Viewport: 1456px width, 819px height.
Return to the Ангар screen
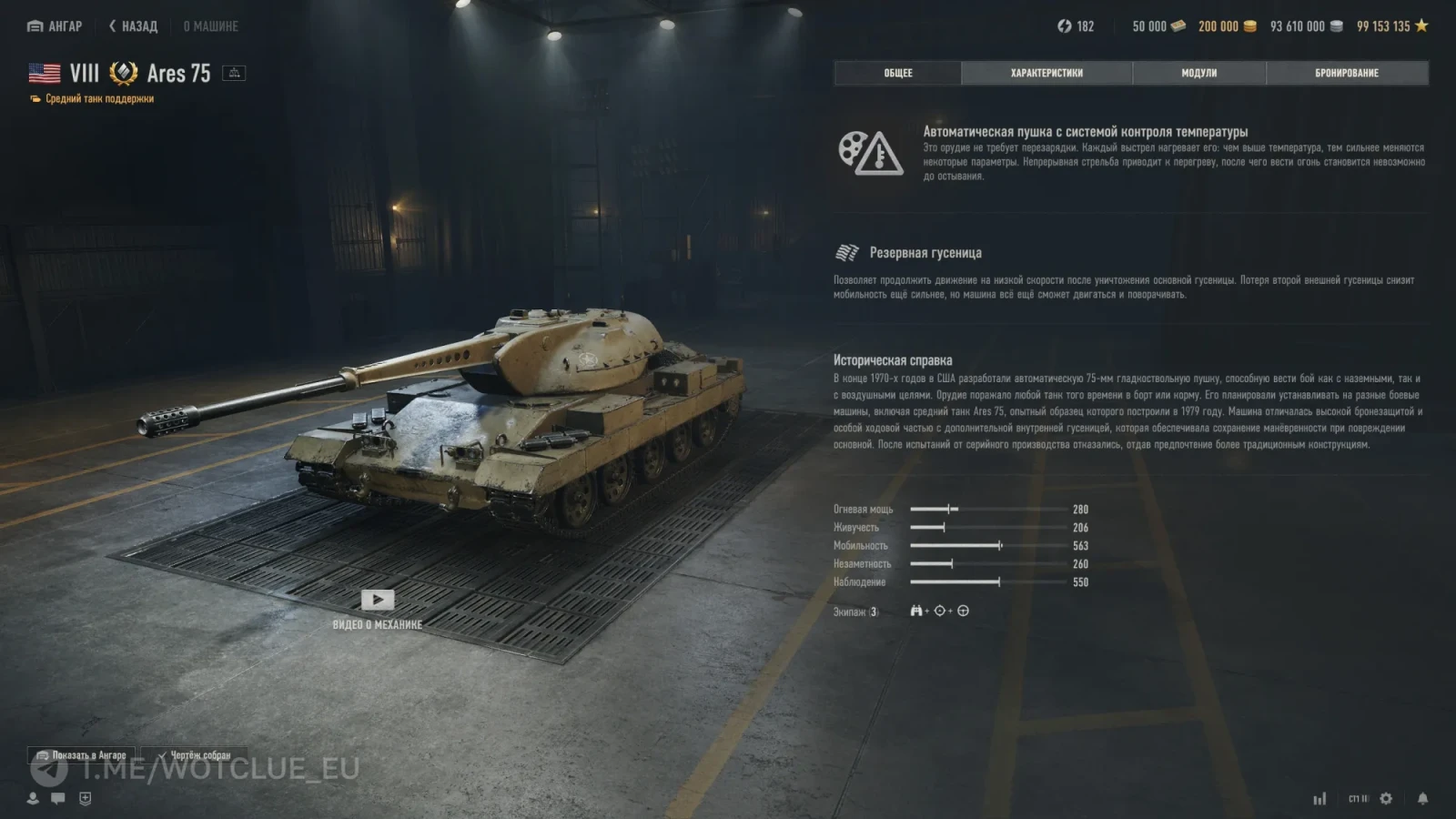point(55,26)
